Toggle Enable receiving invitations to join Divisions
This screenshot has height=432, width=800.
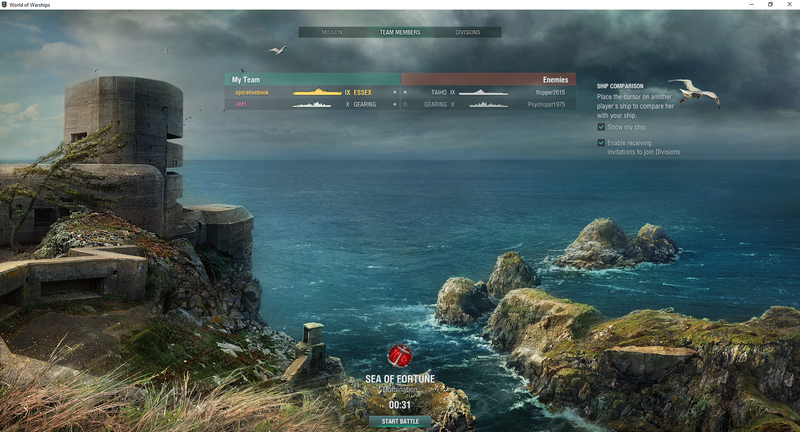[601, 143]
